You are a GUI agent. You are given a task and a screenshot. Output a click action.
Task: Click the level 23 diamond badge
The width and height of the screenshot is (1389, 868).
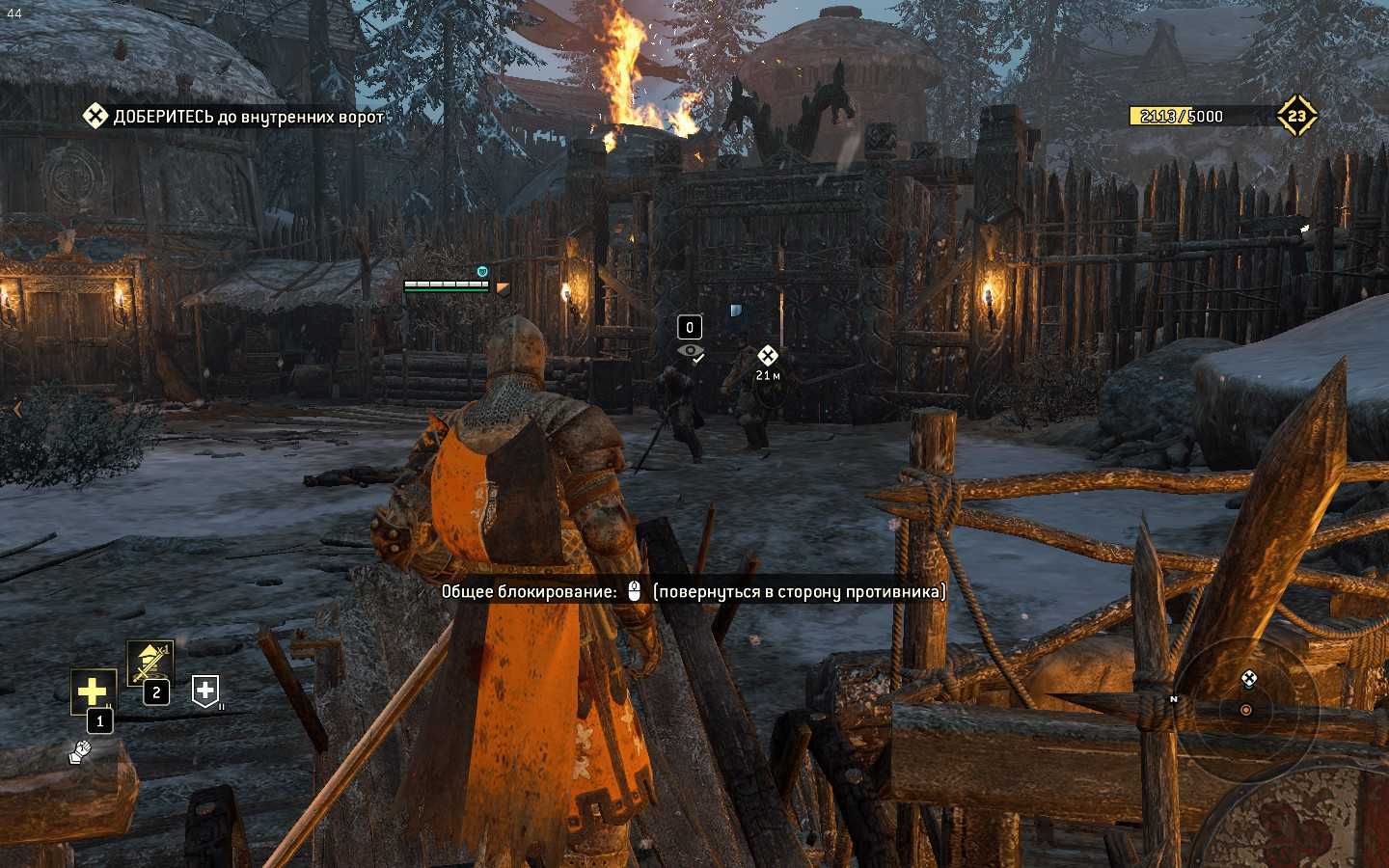[1296, 116]
